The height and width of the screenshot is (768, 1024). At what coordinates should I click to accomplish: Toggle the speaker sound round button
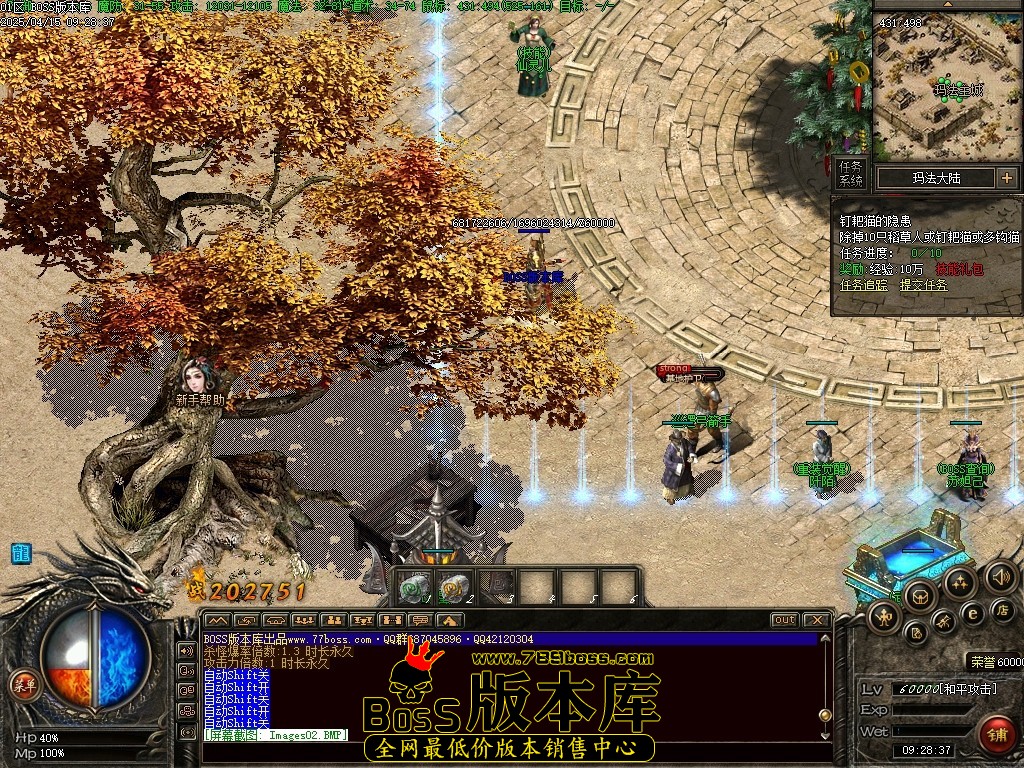1000,577
